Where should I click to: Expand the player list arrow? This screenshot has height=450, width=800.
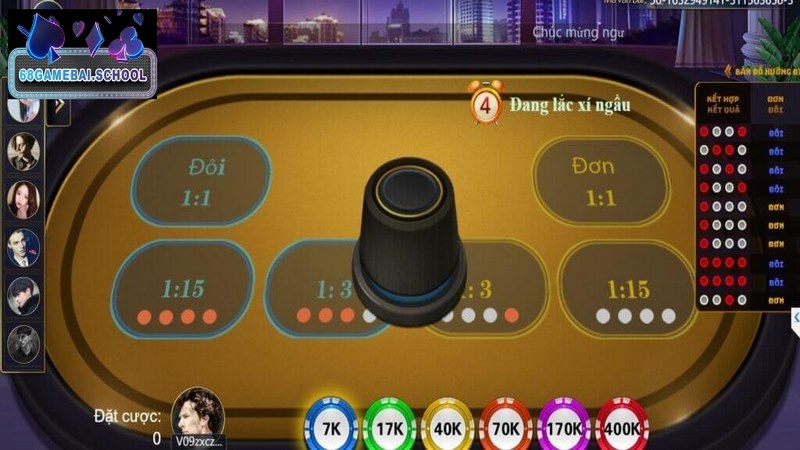[57, 106]
